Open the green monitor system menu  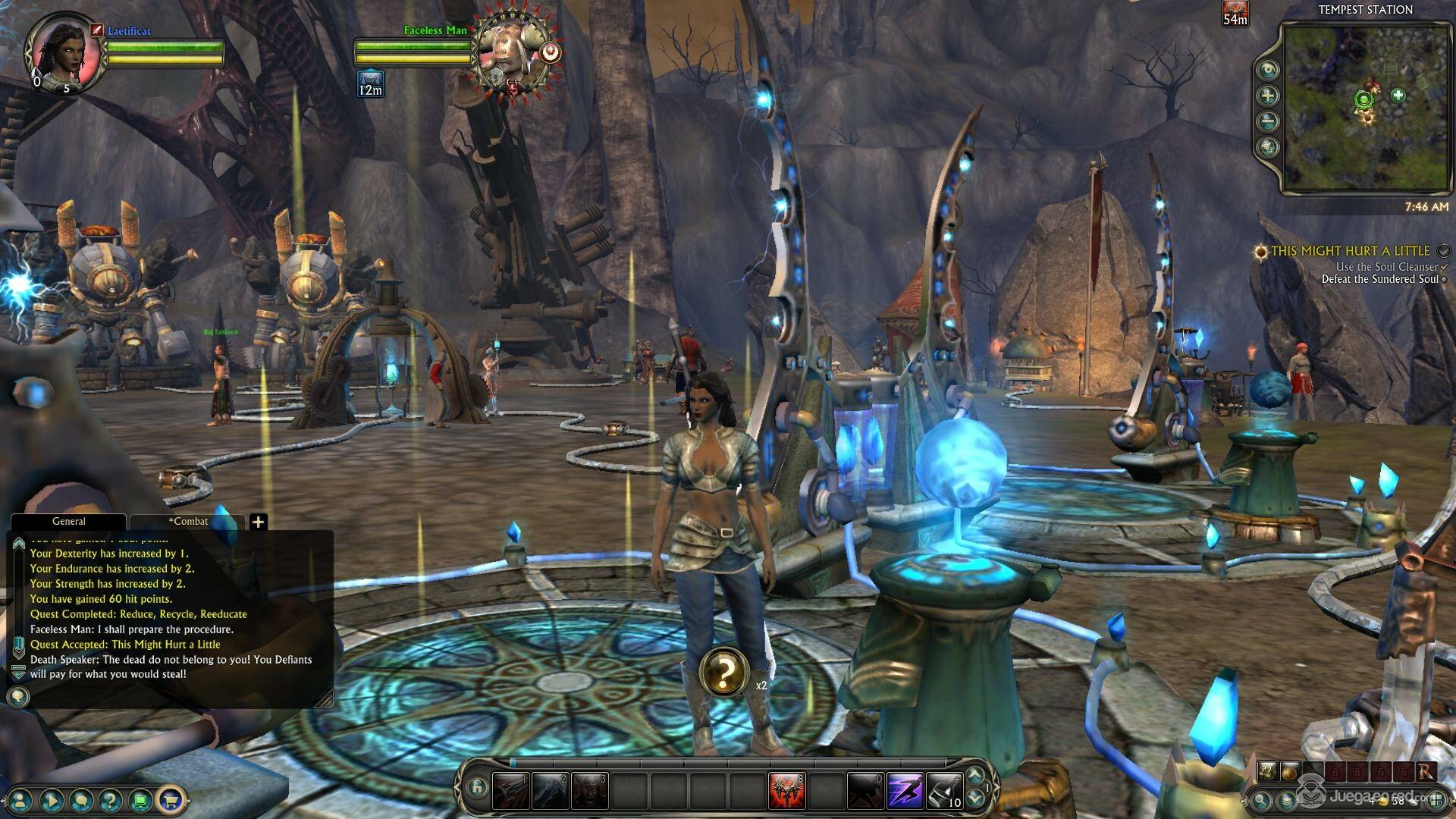140,800
